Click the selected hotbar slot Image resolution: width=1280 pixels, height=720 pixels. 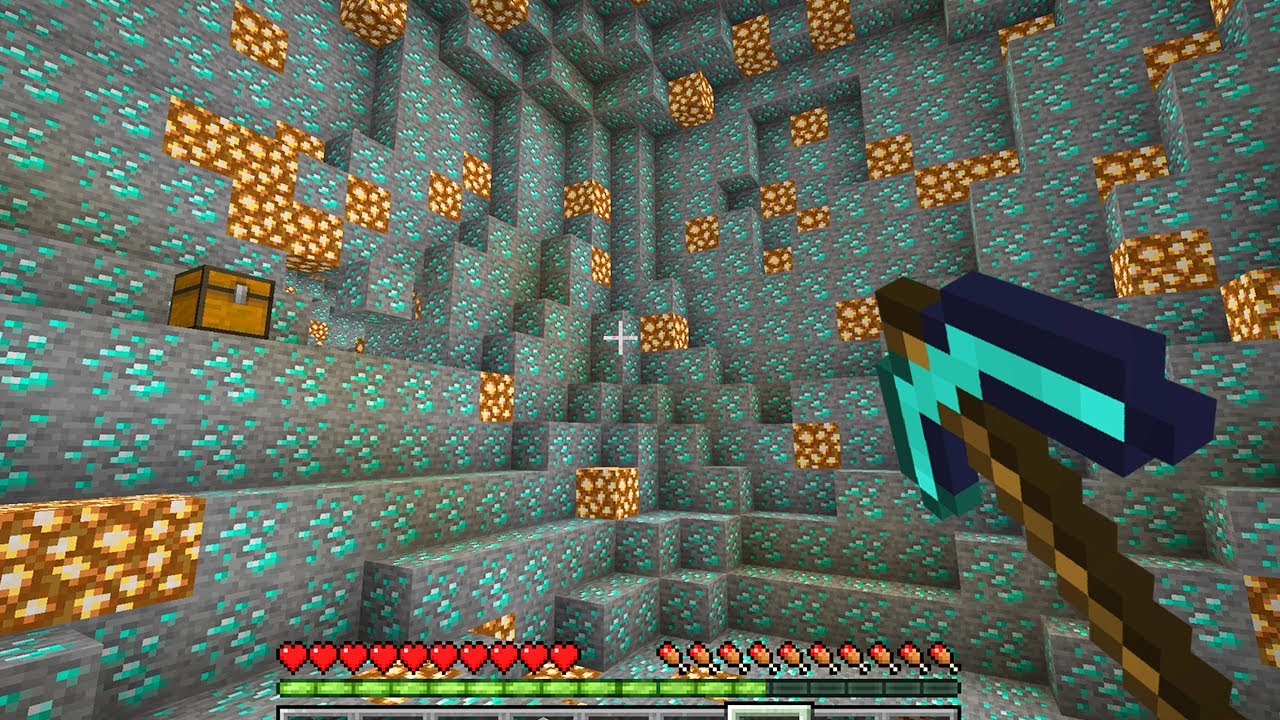767,712
